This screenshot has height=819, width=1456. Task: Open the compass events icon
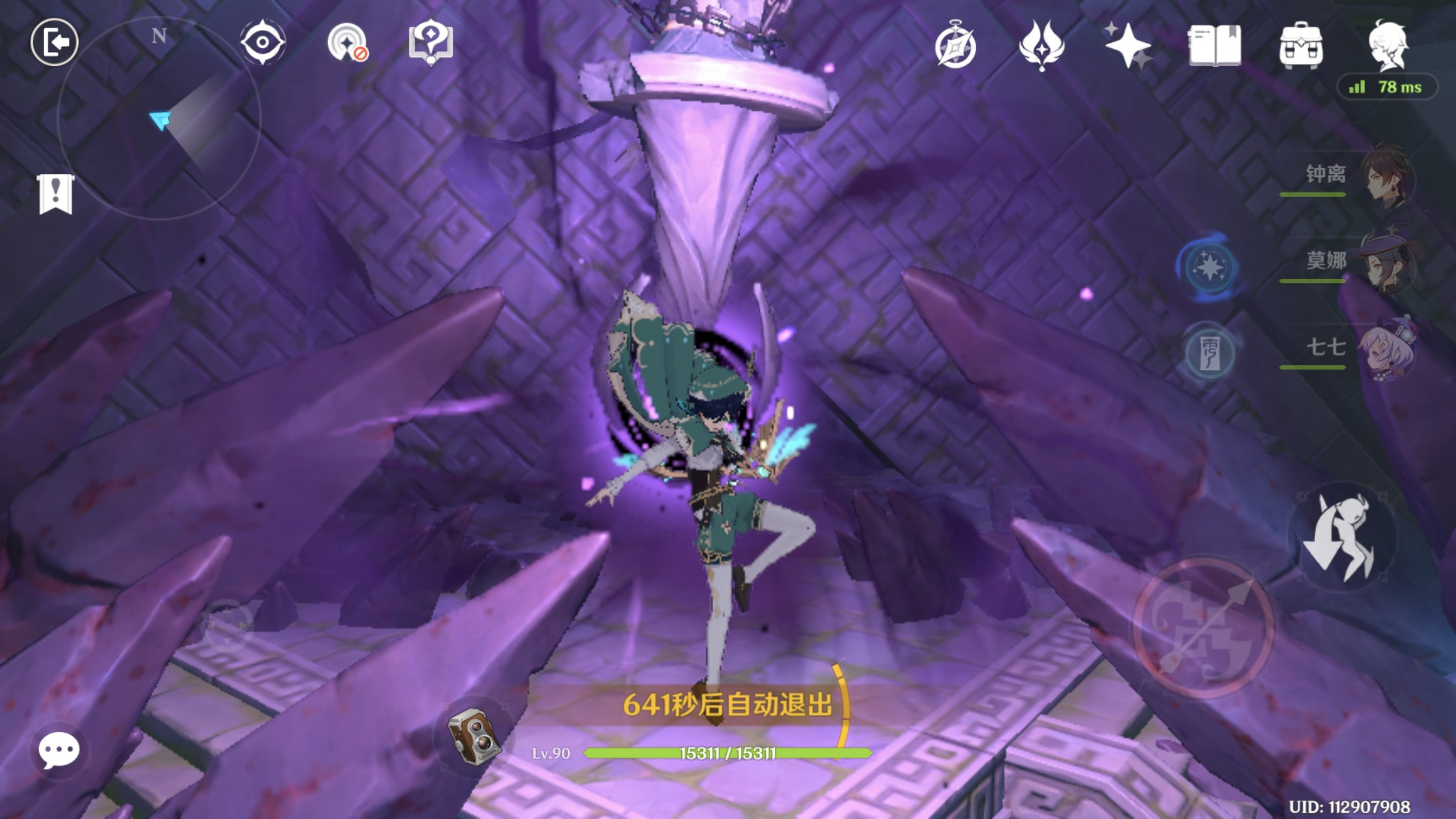955,46
